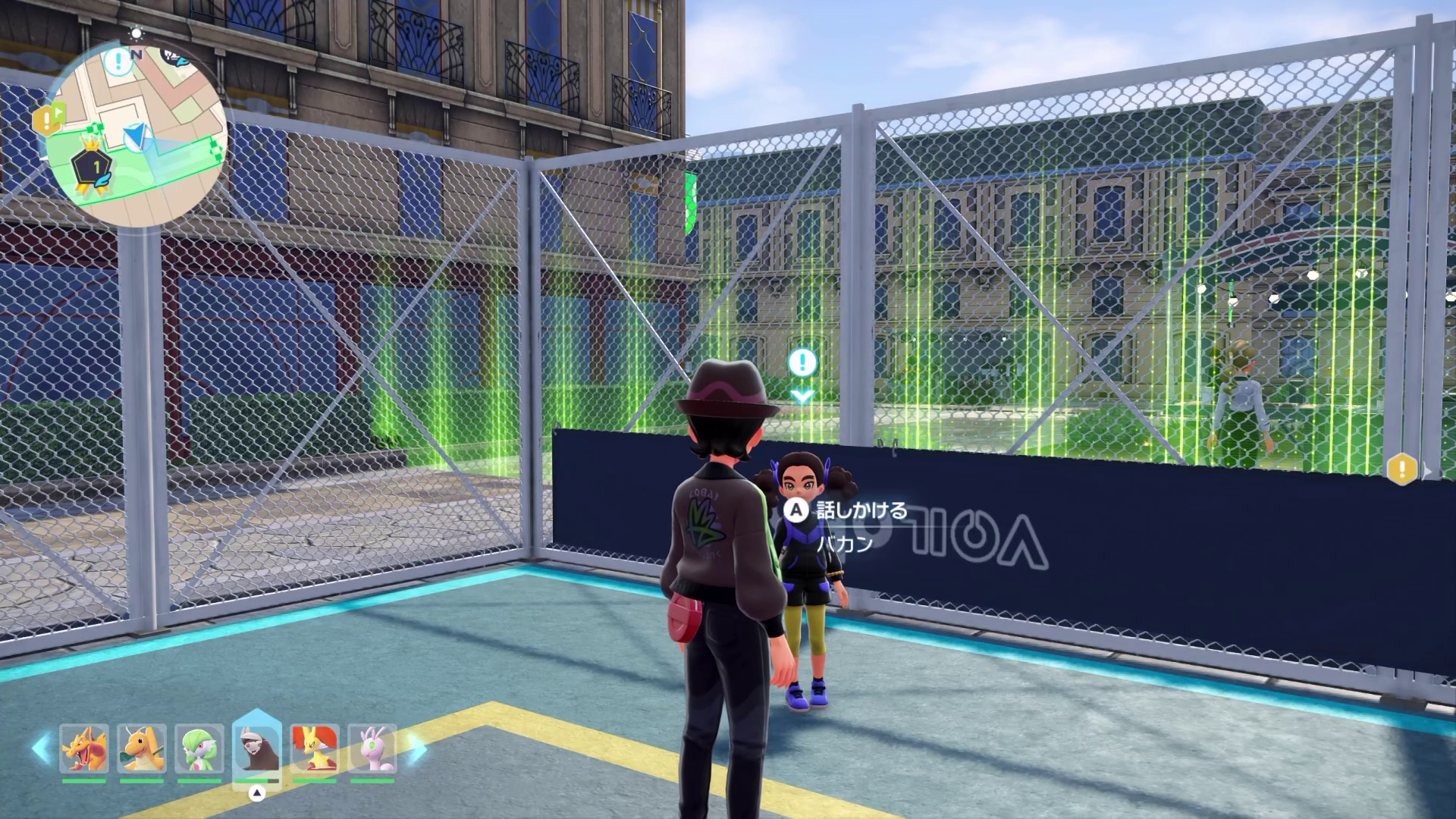Click the yellow exclamation indicator at right screen edge
The image size is (1456, 819).
point(1402,469)
